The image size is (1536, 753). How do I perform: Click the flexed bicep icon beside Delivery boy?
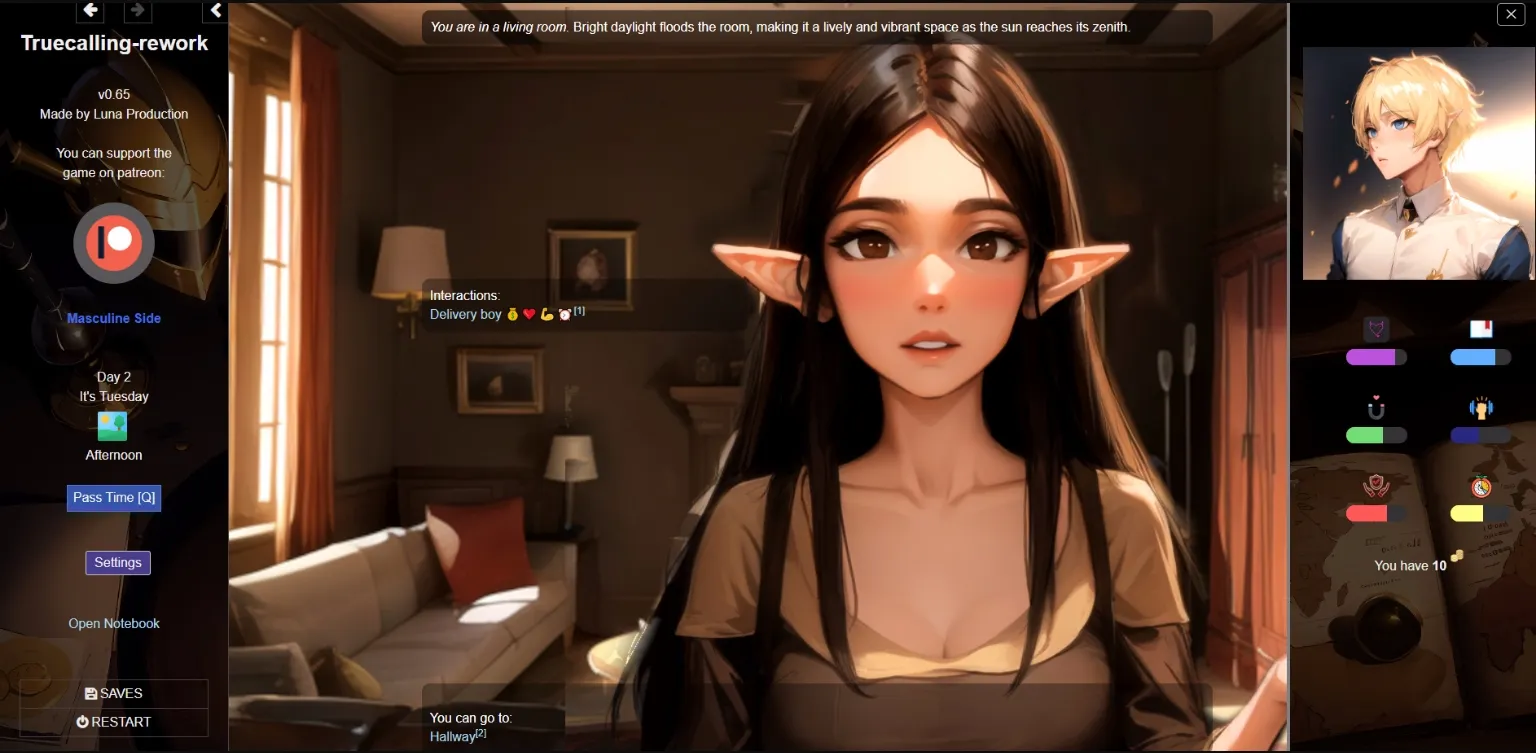[546, 314]
